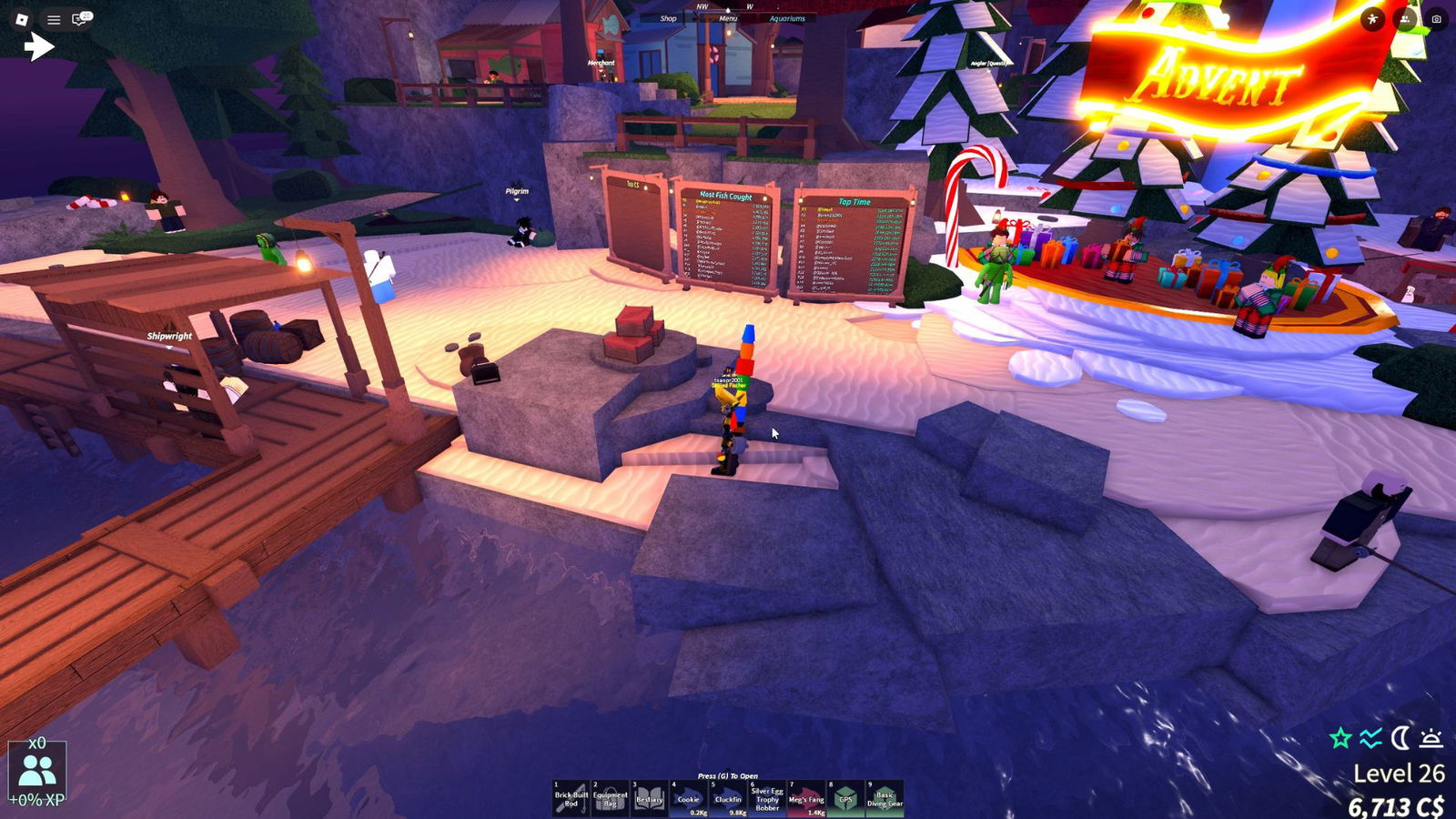Open the Roblox main menu
The height and width of the screenshot is (819, 1456).
[23, 18]
